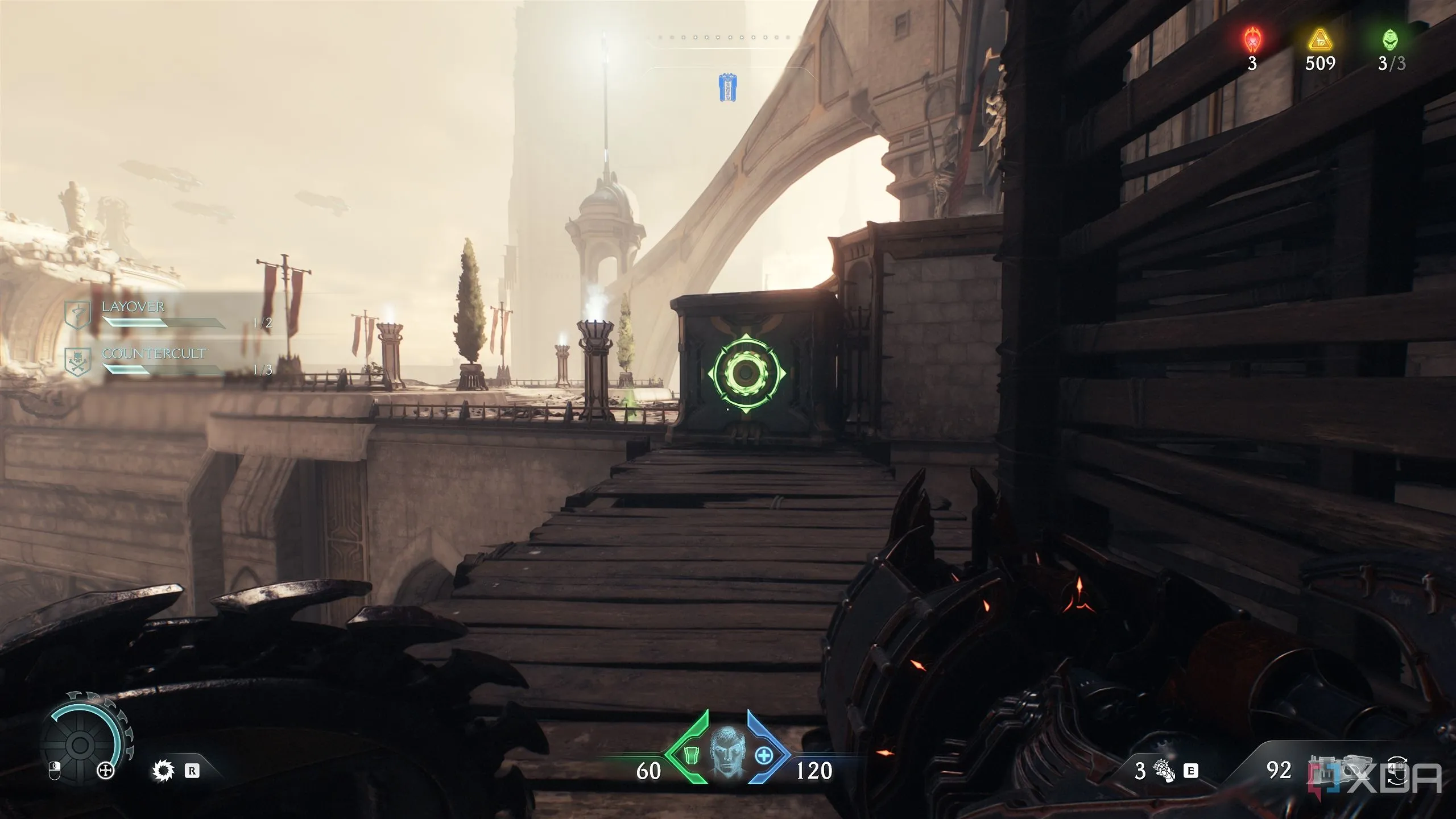Click the green shield-throw target marker
Screen dimensions: 1456x819
[x=746, y=373]
